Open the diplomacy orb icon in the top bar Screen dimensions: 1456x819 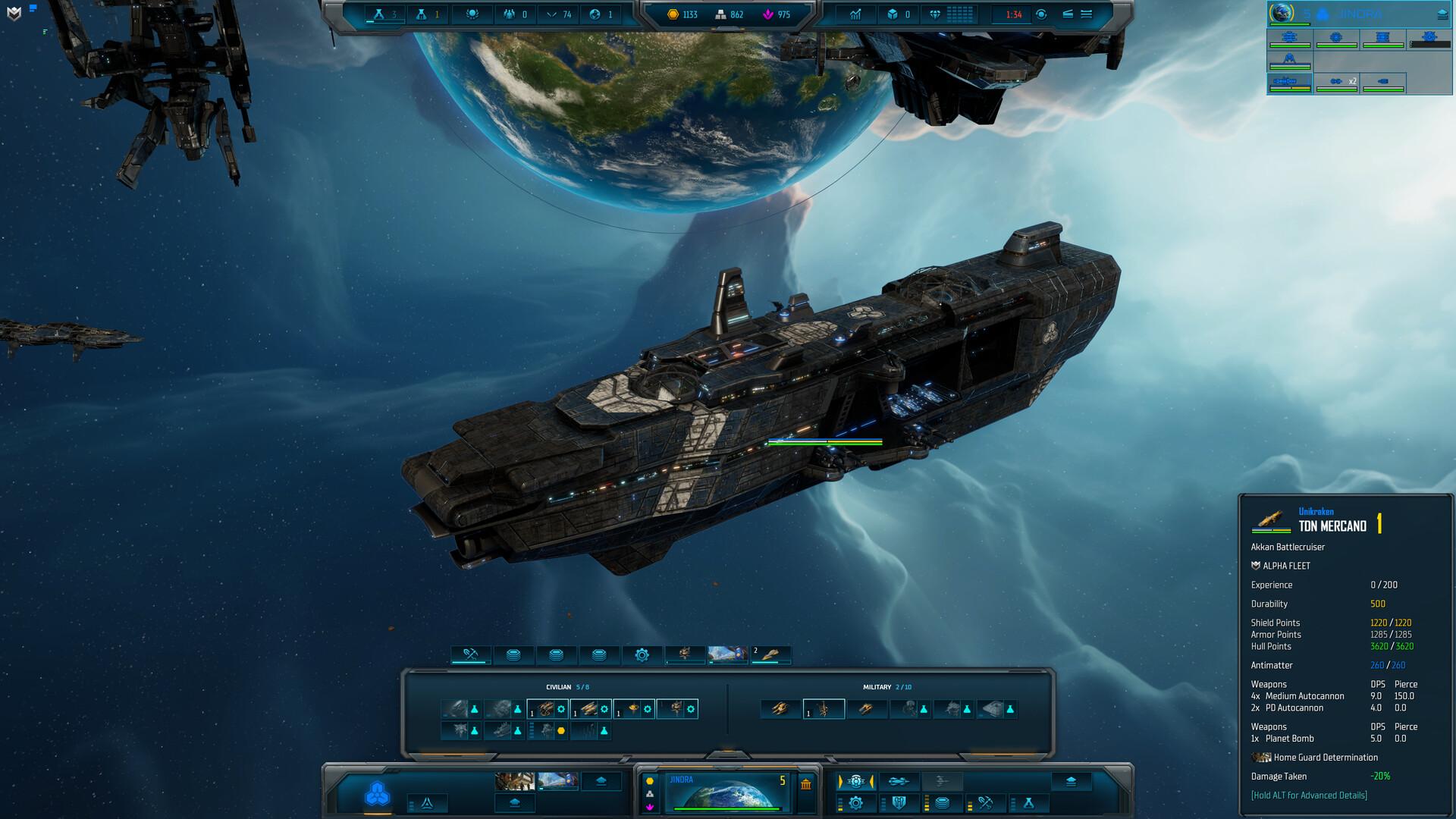click(472, 13)
